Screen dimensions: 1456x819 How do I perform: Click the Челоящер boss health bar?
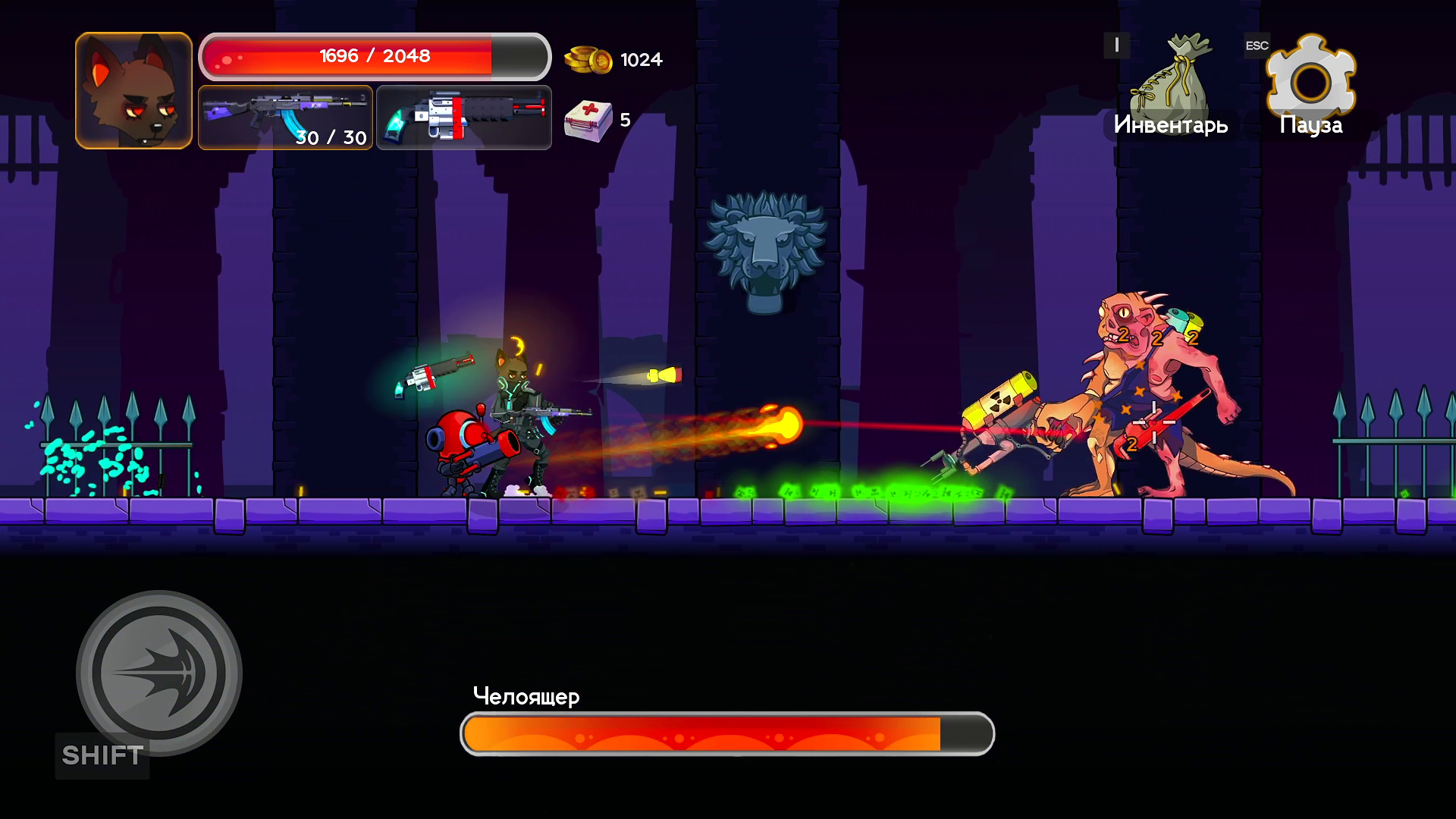726,733
